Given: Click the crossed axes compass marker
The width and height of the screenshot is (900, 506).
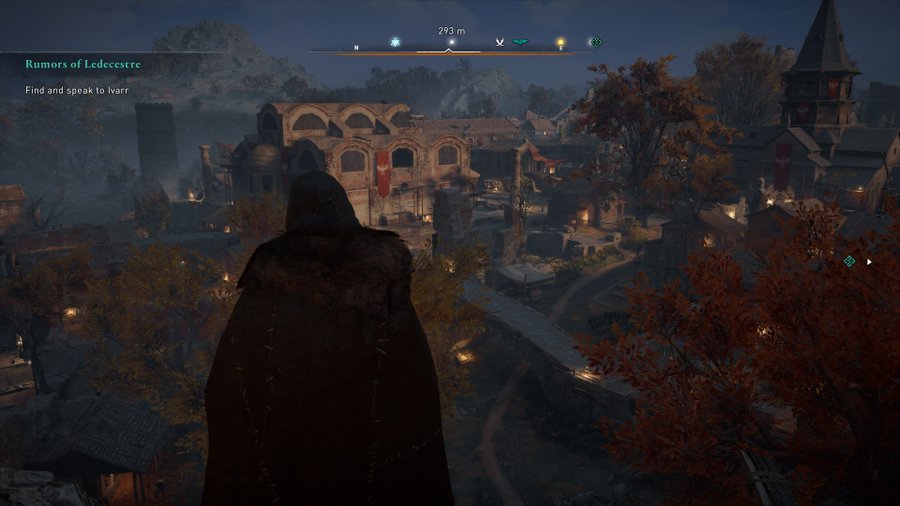Looking at the screenshot, I should [x=499, y=42].
